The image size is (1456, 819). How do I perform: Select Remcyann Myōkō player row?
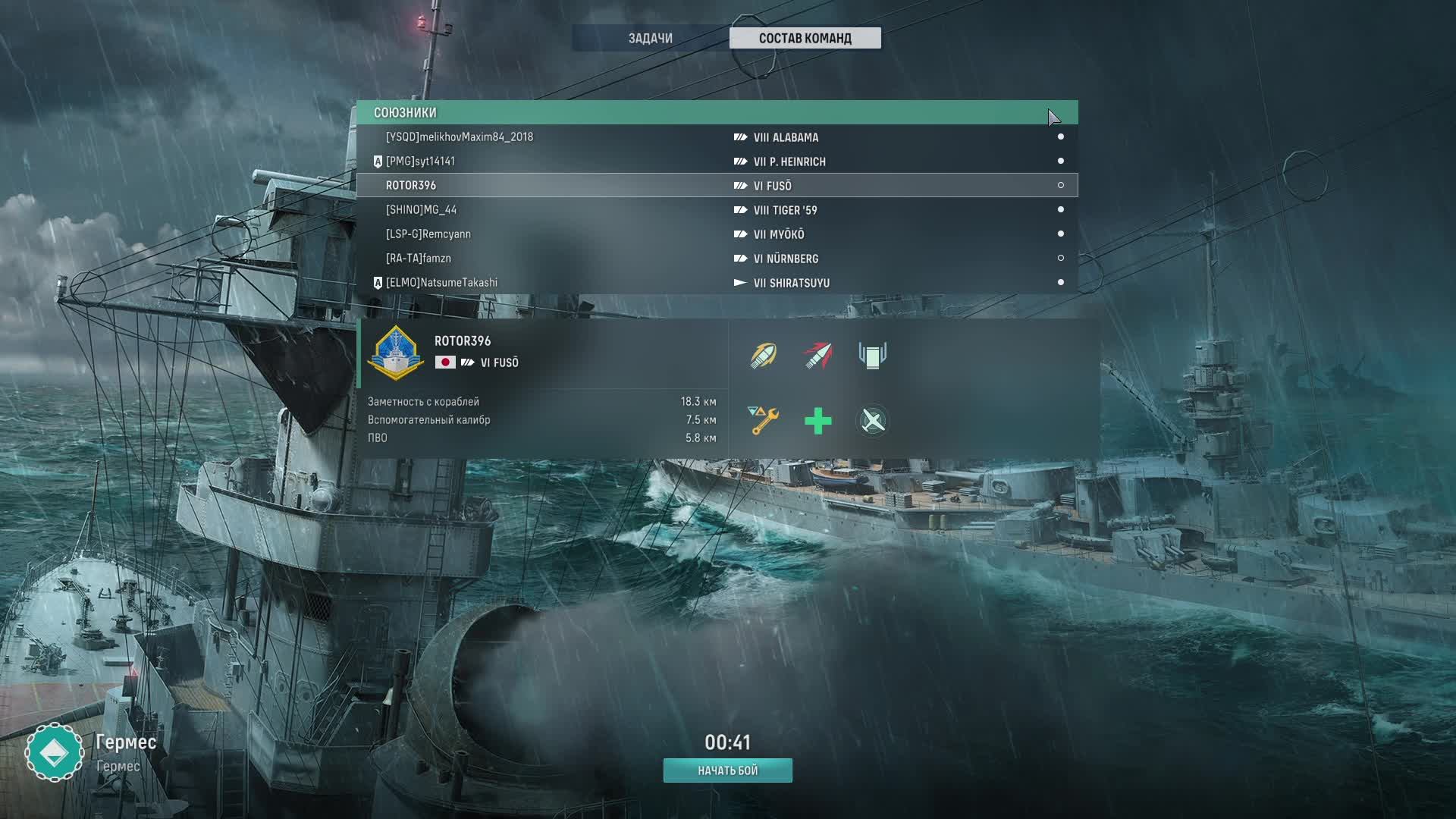[717, 234]
